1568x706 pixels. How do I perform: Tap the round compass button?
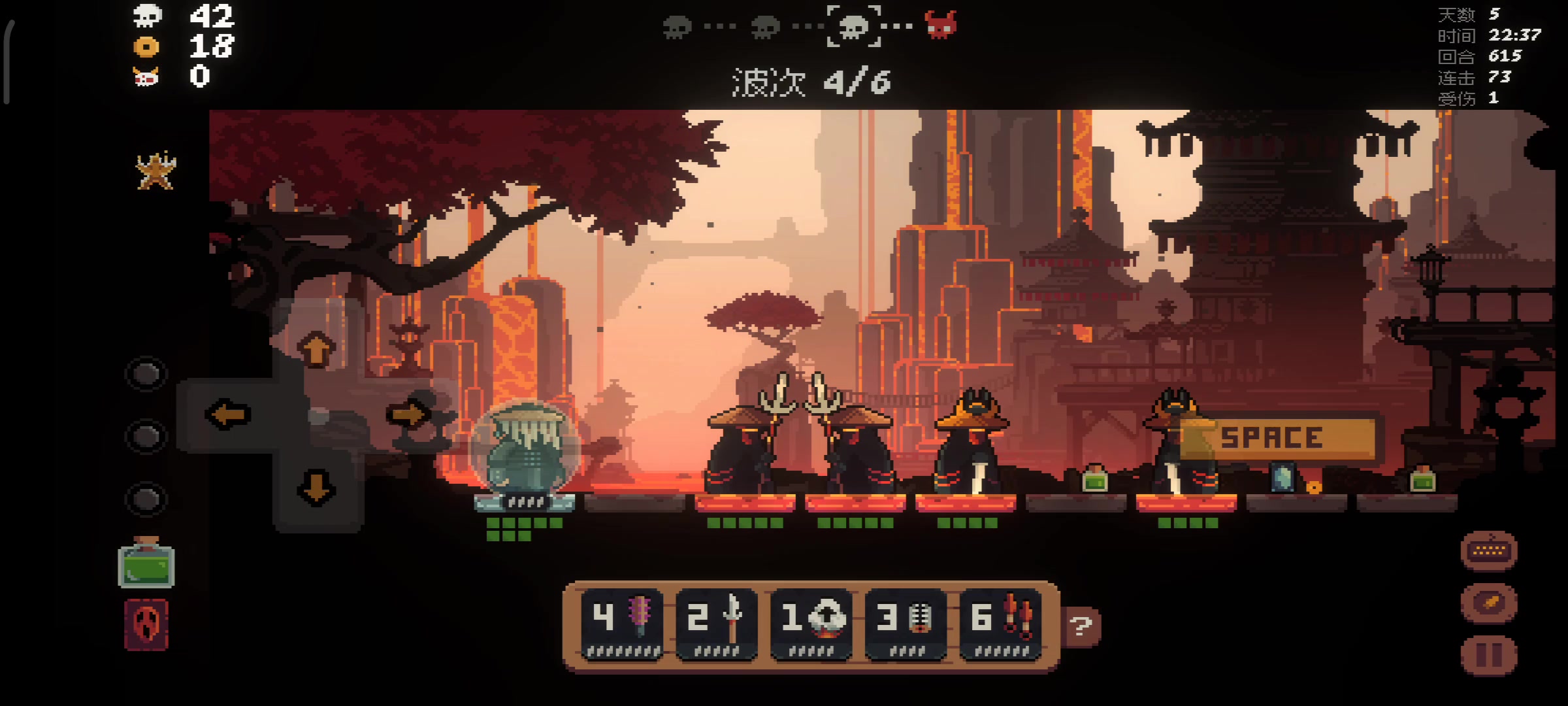point(1489,603)
